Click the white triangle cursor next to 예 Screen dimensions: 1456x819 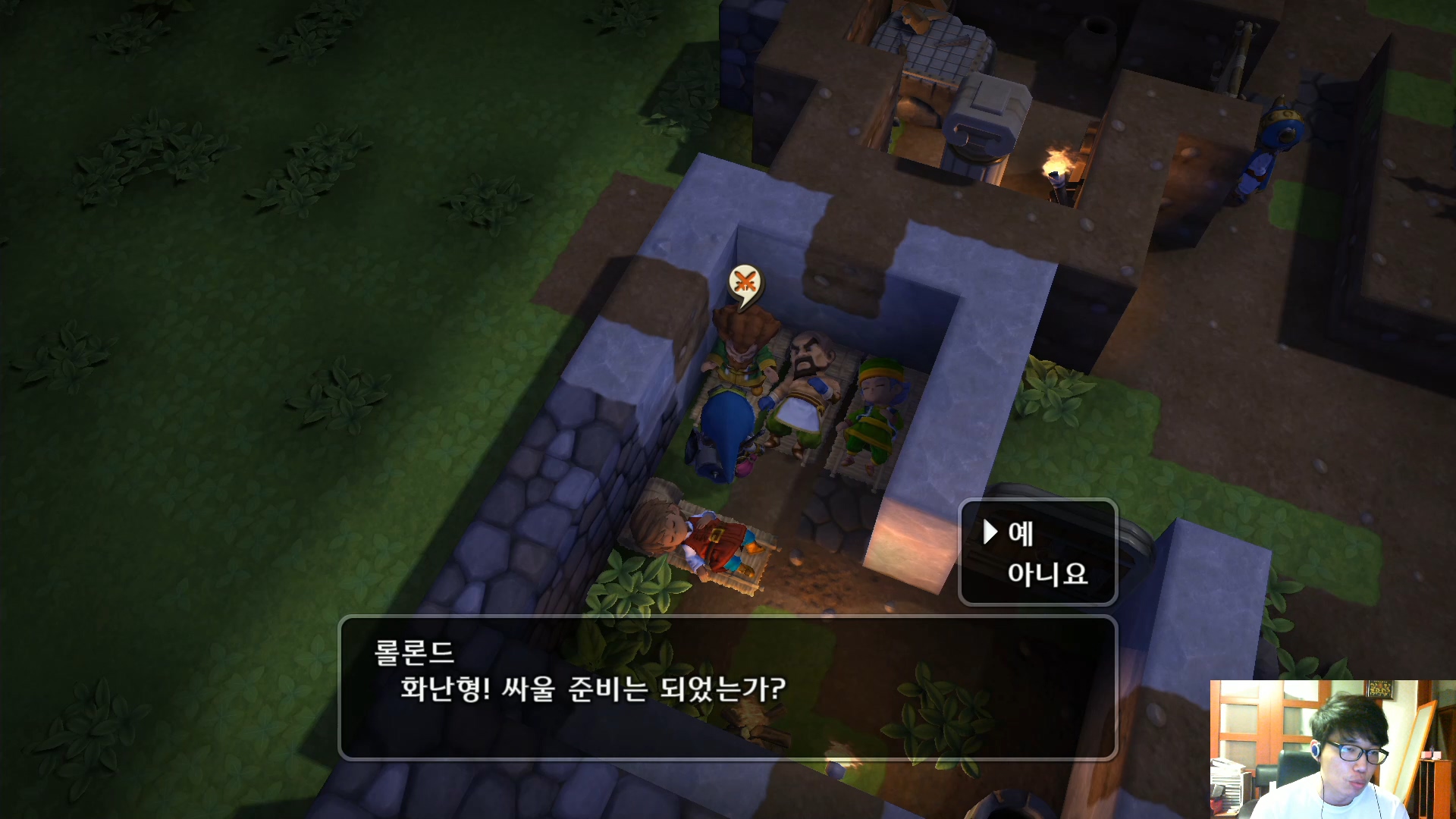(990, 533)
